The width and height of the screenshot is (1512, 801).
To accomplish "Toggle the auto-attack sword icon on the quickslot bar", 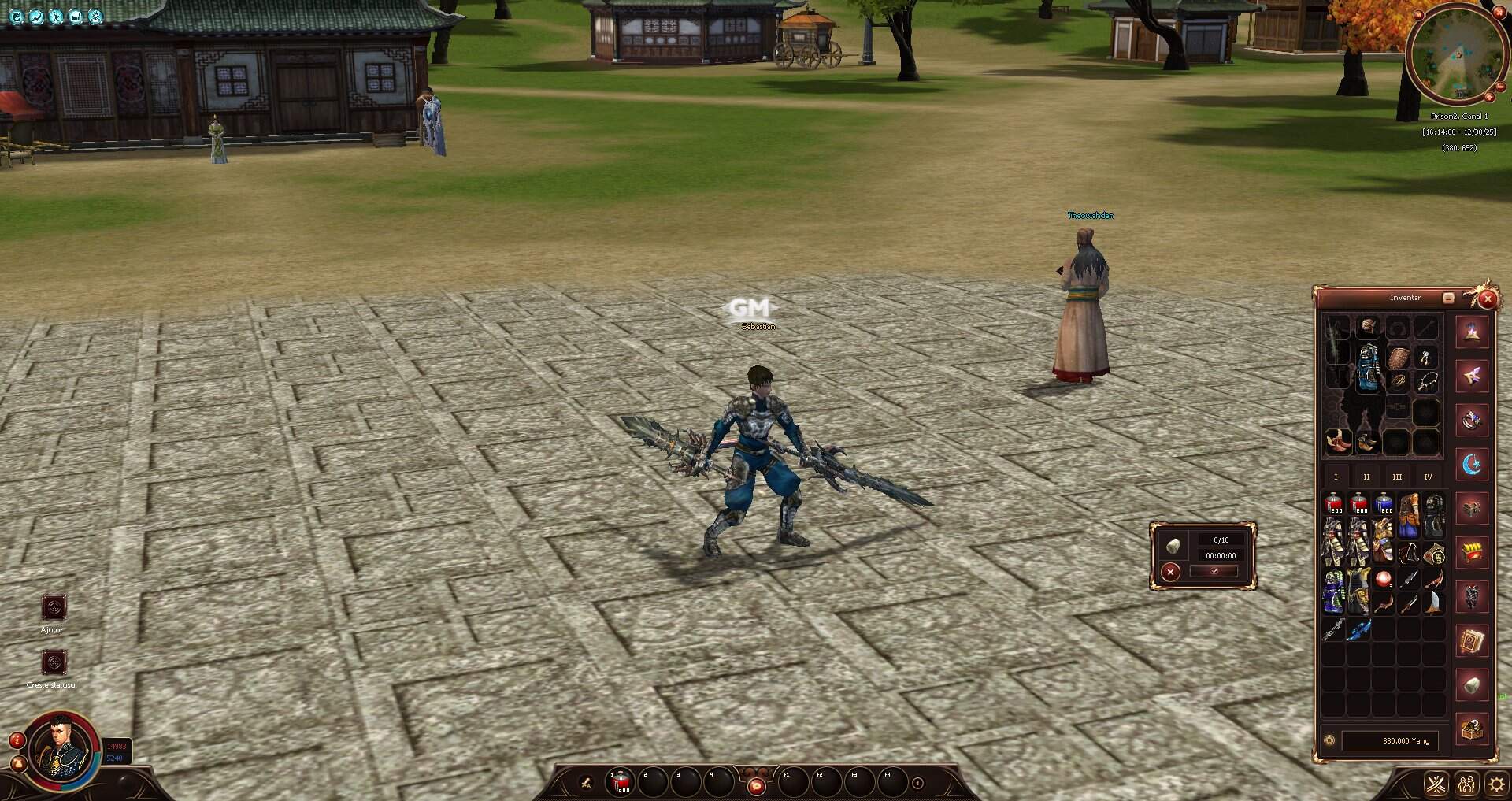I will (x=584, y=784).
